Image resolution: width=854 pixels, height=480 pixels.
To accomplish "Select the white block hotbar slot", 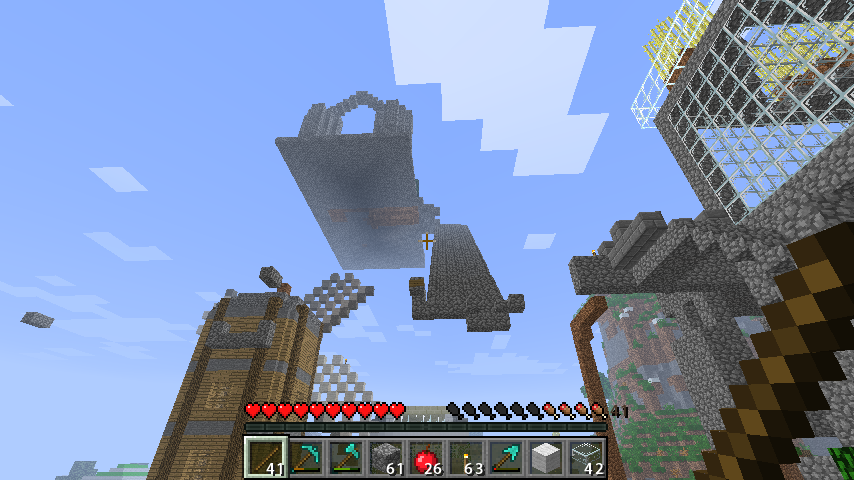I will [x=547, y=459].
